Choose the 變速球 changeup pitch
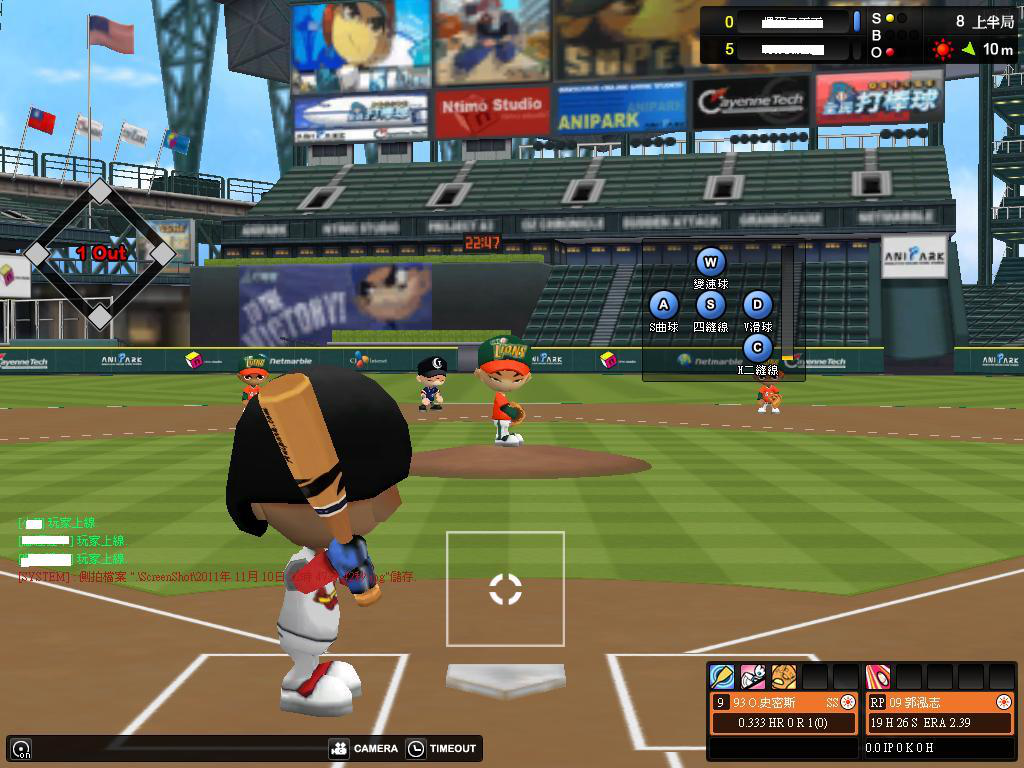 click(x=710, y=263)
